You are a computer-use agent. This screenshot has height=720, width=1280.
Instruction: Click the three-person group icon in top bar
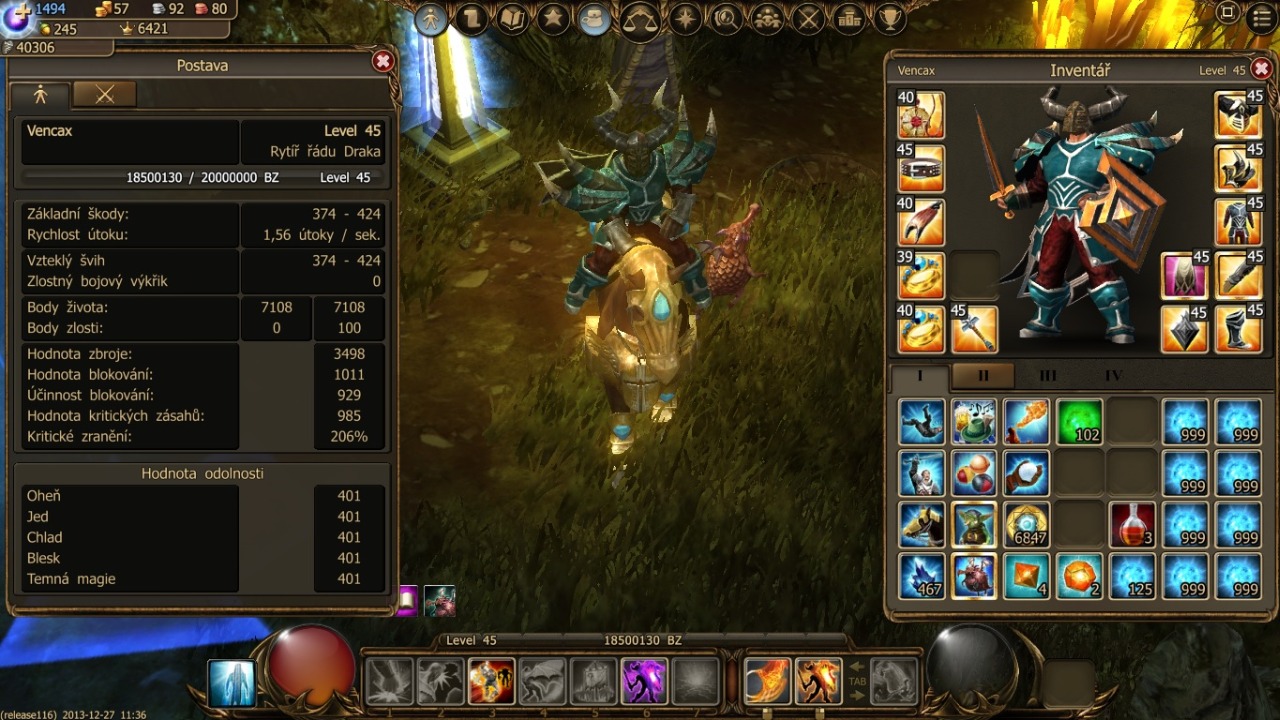(x=766, y=19)
